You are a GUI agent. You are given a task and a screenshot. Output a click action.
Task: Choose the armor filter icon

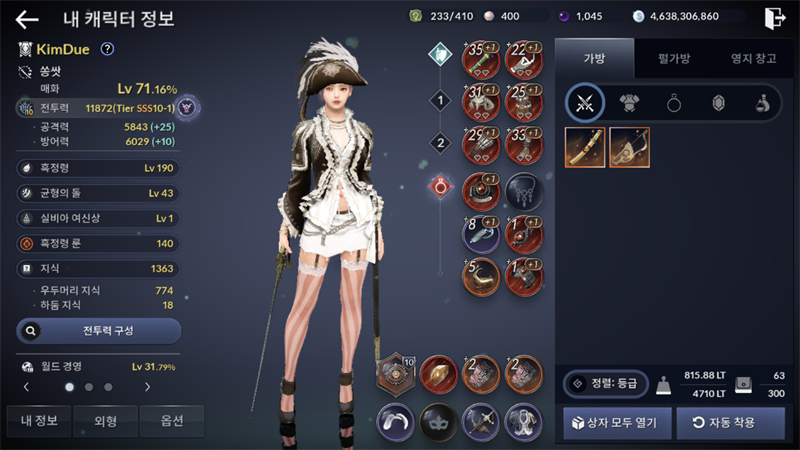[629, 102]
